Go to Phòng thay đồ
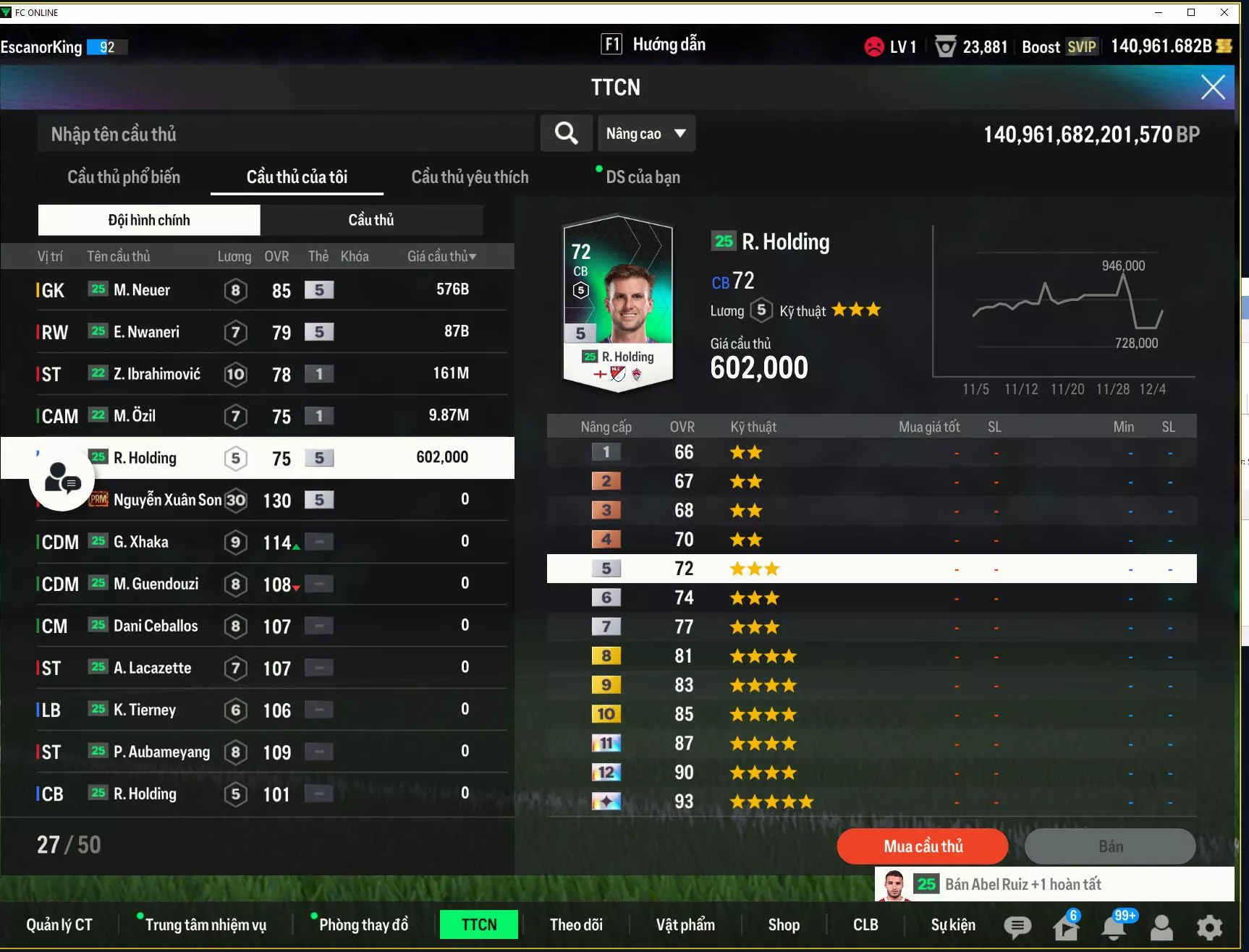 tap(363, 925)
